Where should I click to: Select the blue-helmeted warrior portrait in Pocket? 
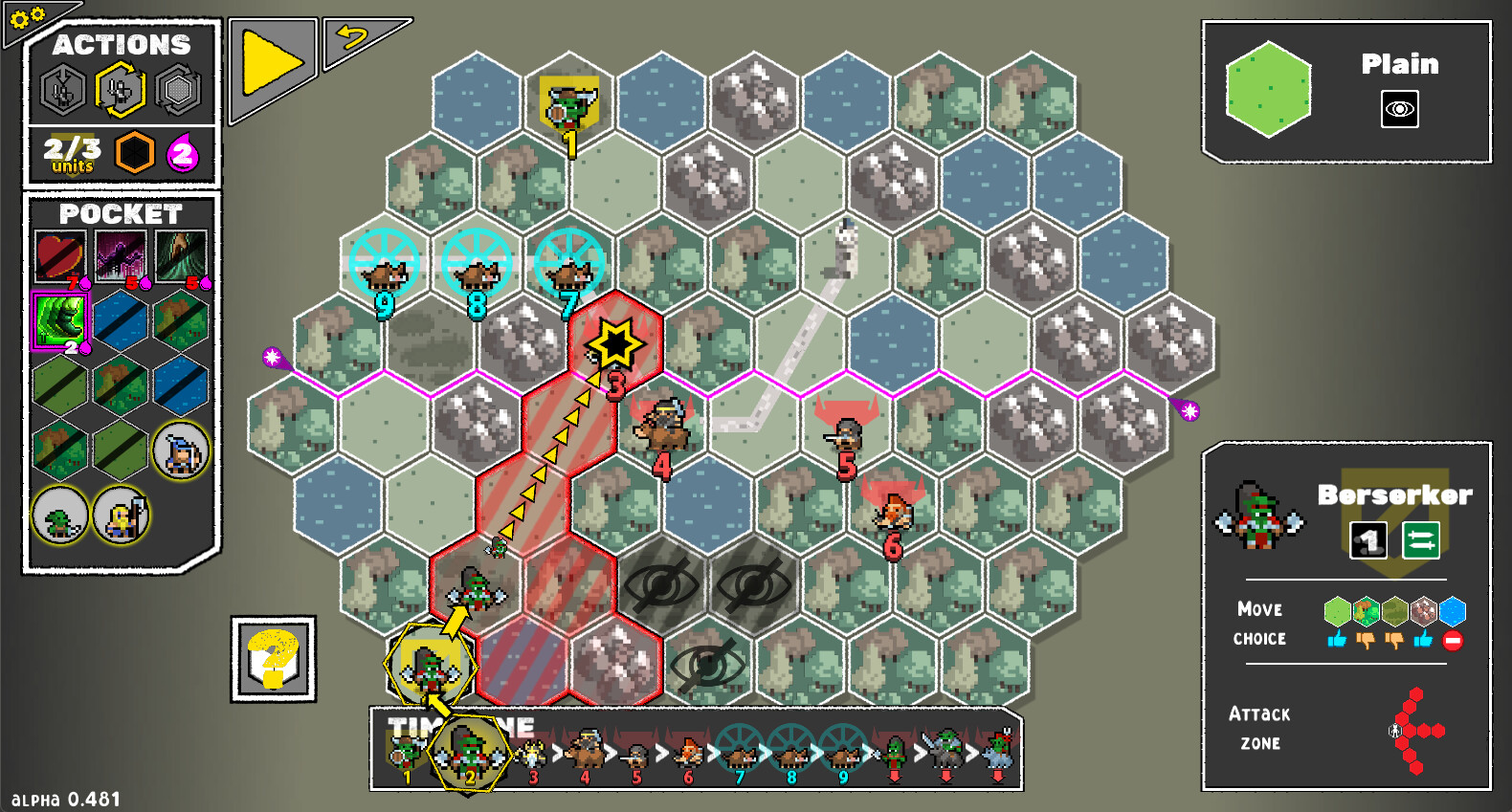pos(181,451)
